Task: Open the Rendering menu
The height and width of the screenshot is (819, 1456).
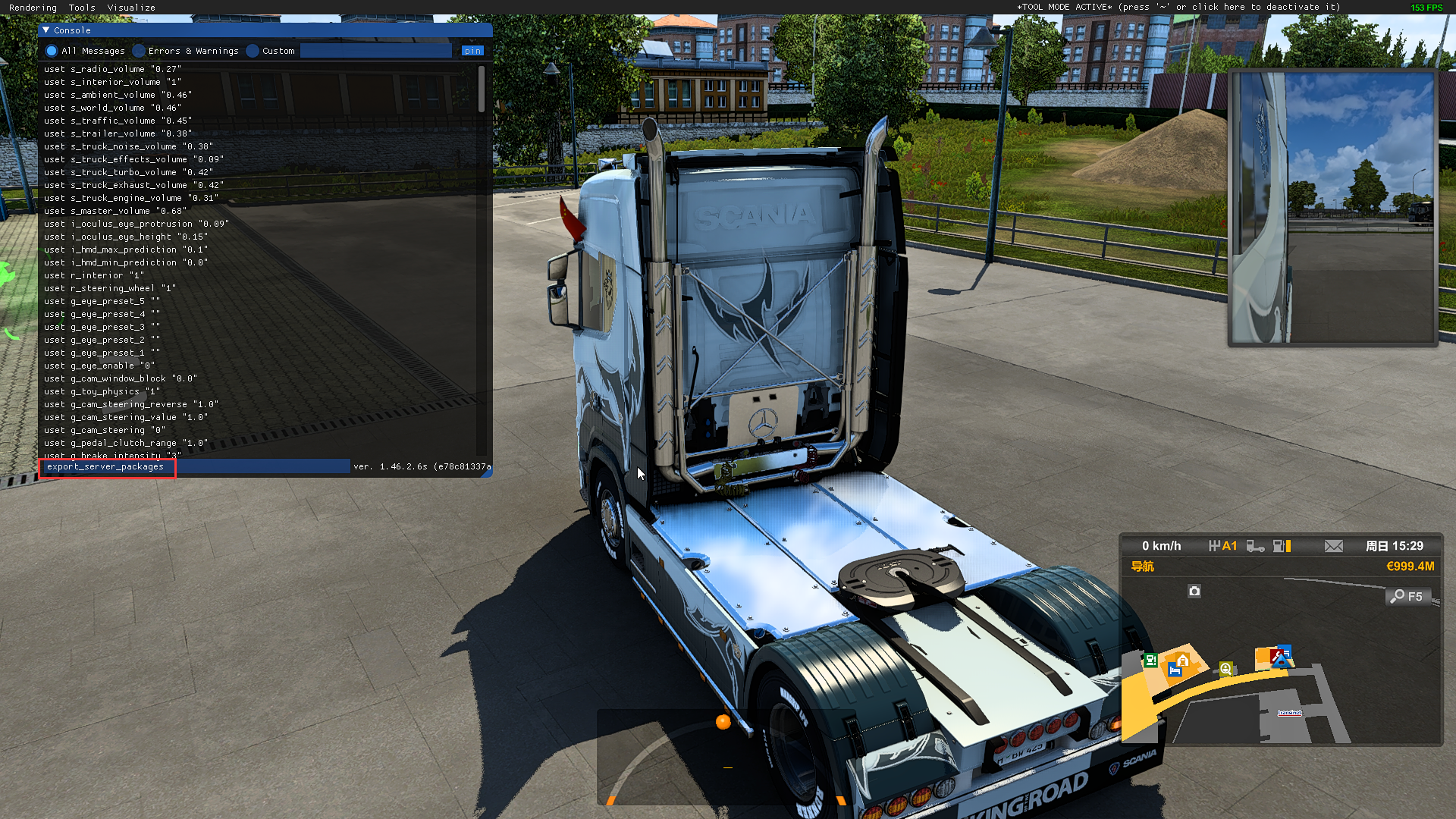Action: [x=33, y=8]
